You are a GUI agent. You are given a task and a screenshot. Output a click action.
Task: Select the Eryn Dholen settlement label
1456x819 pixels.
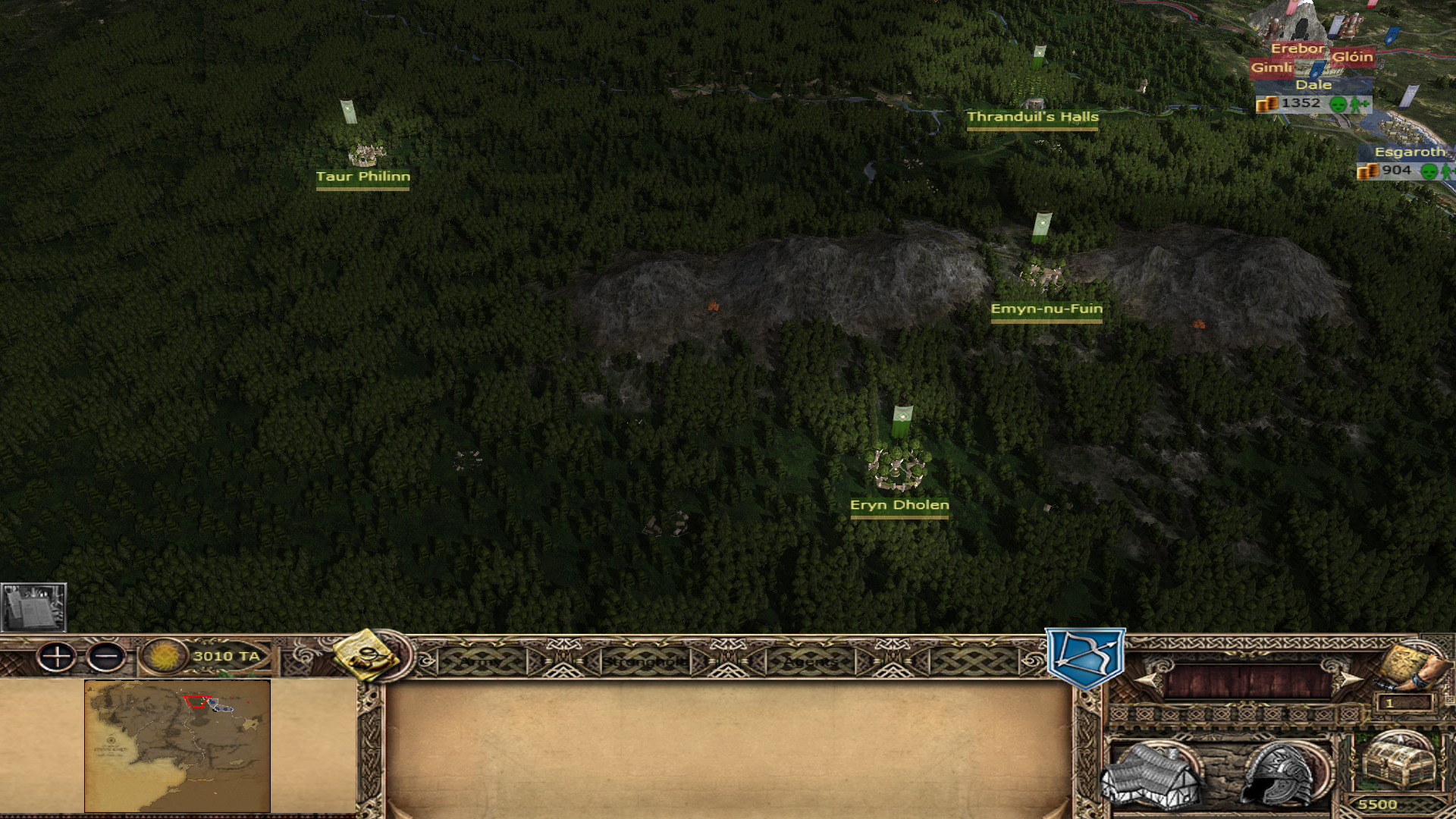coord(899,505)
